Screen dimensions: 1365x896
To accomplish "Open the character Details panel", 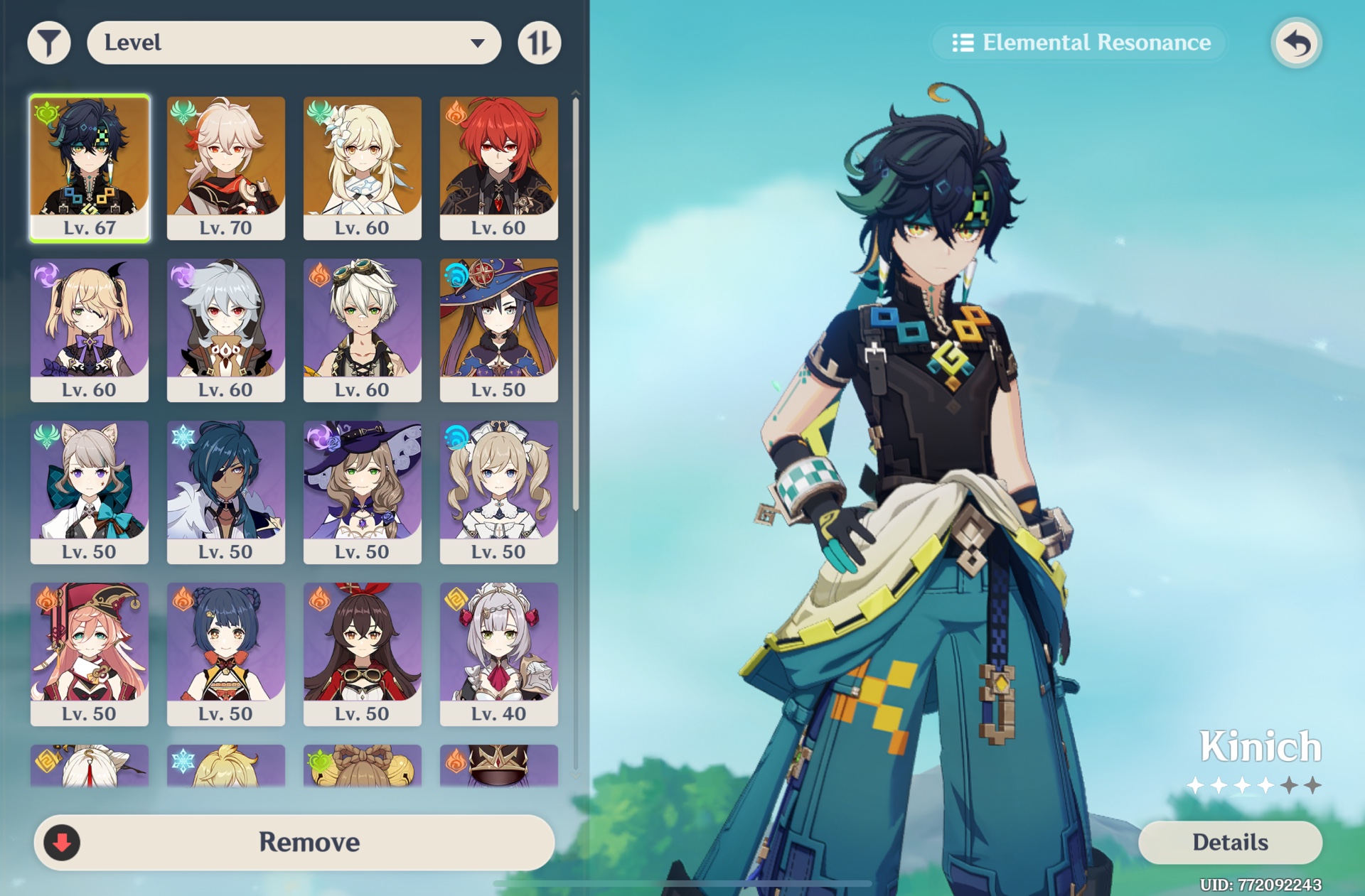I will point(1230,842).
